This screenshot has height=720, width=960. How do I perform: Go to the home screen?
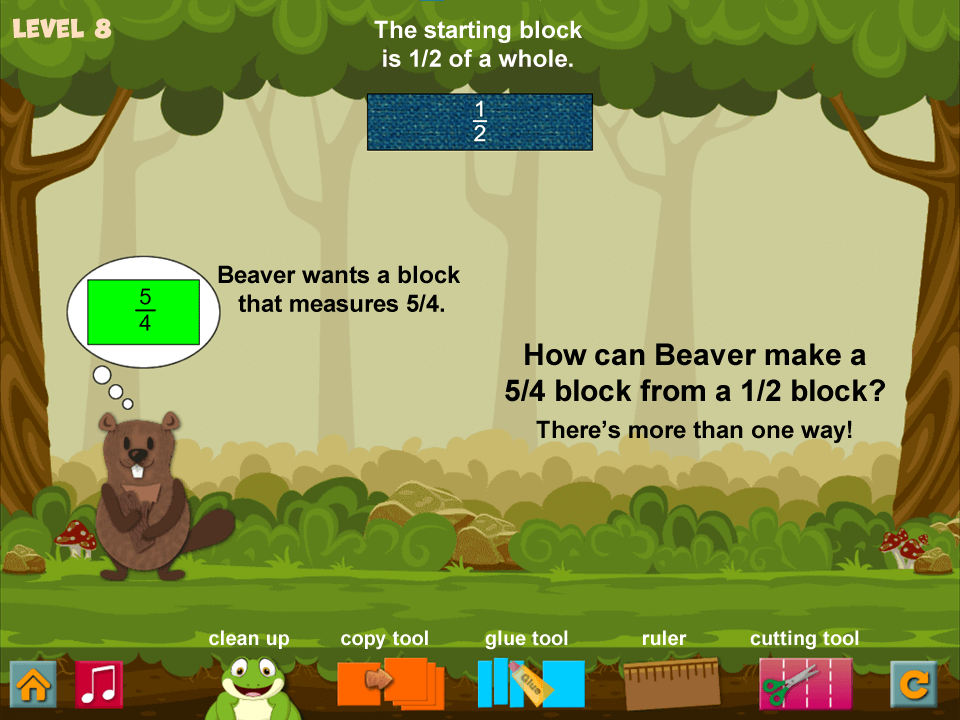[33, 684]
